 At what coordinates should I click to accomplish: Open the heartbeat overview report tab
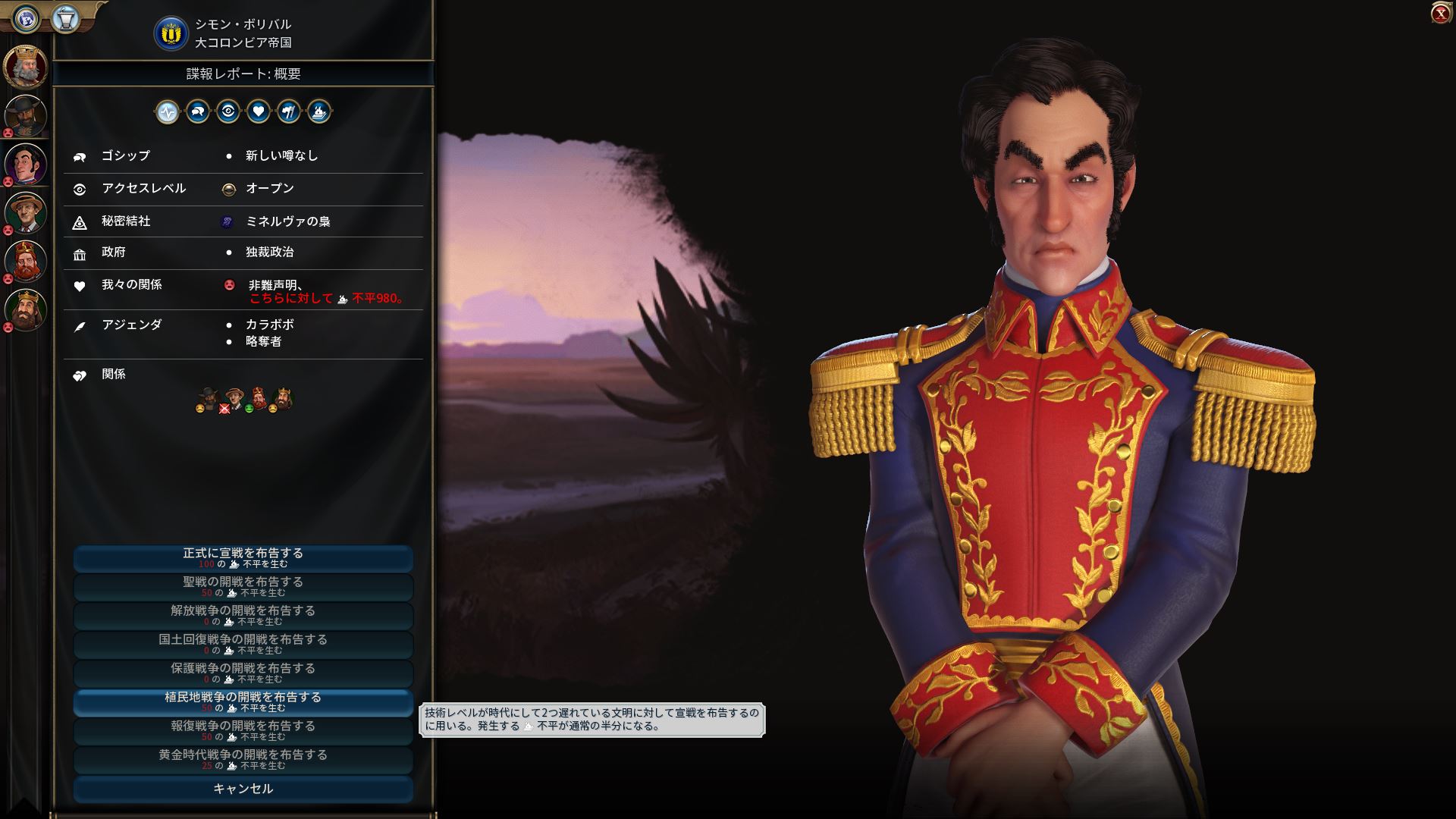click(x=168, y=112)
